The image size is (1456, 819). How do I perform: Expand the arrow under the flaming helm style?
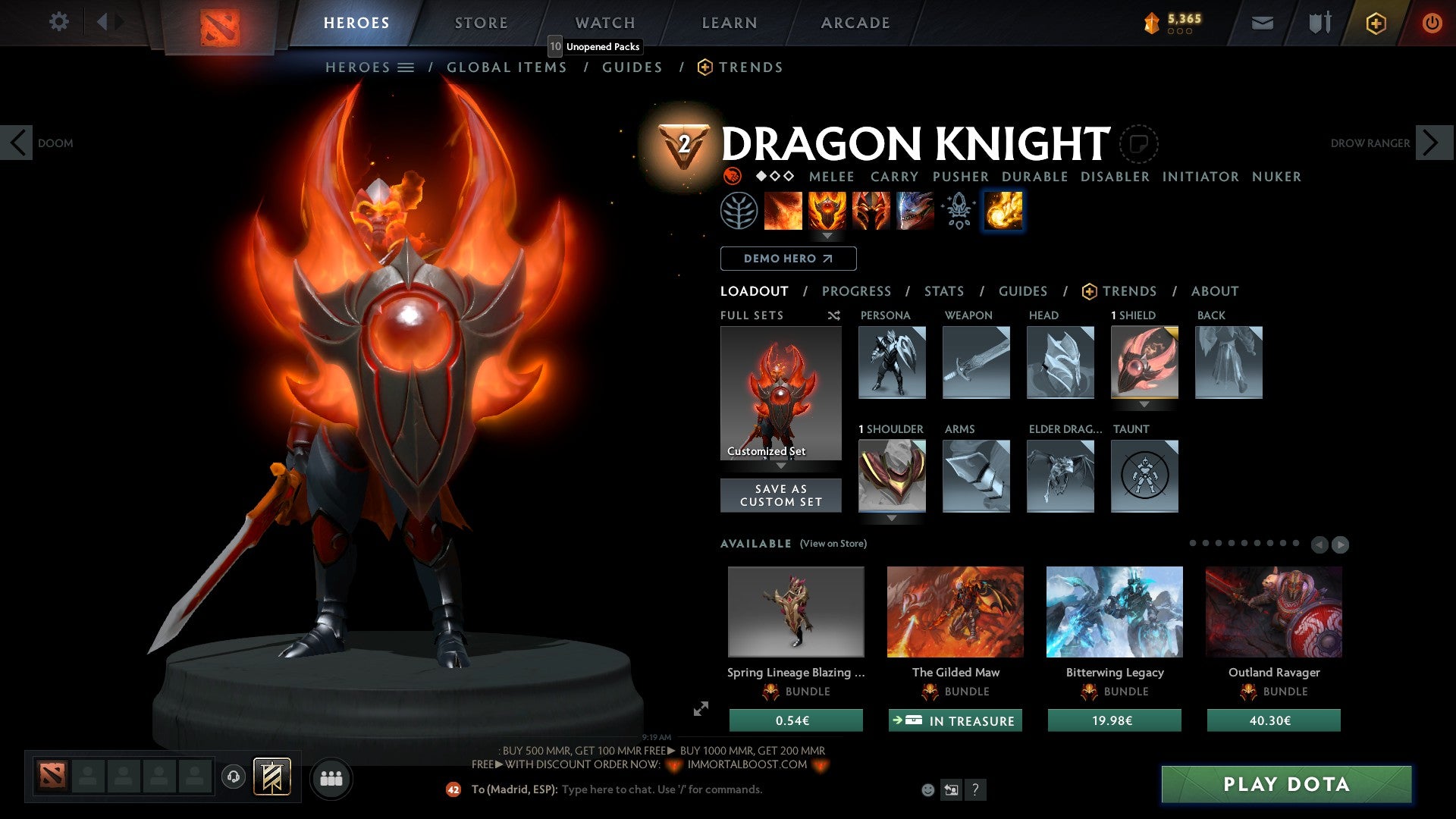828,236
